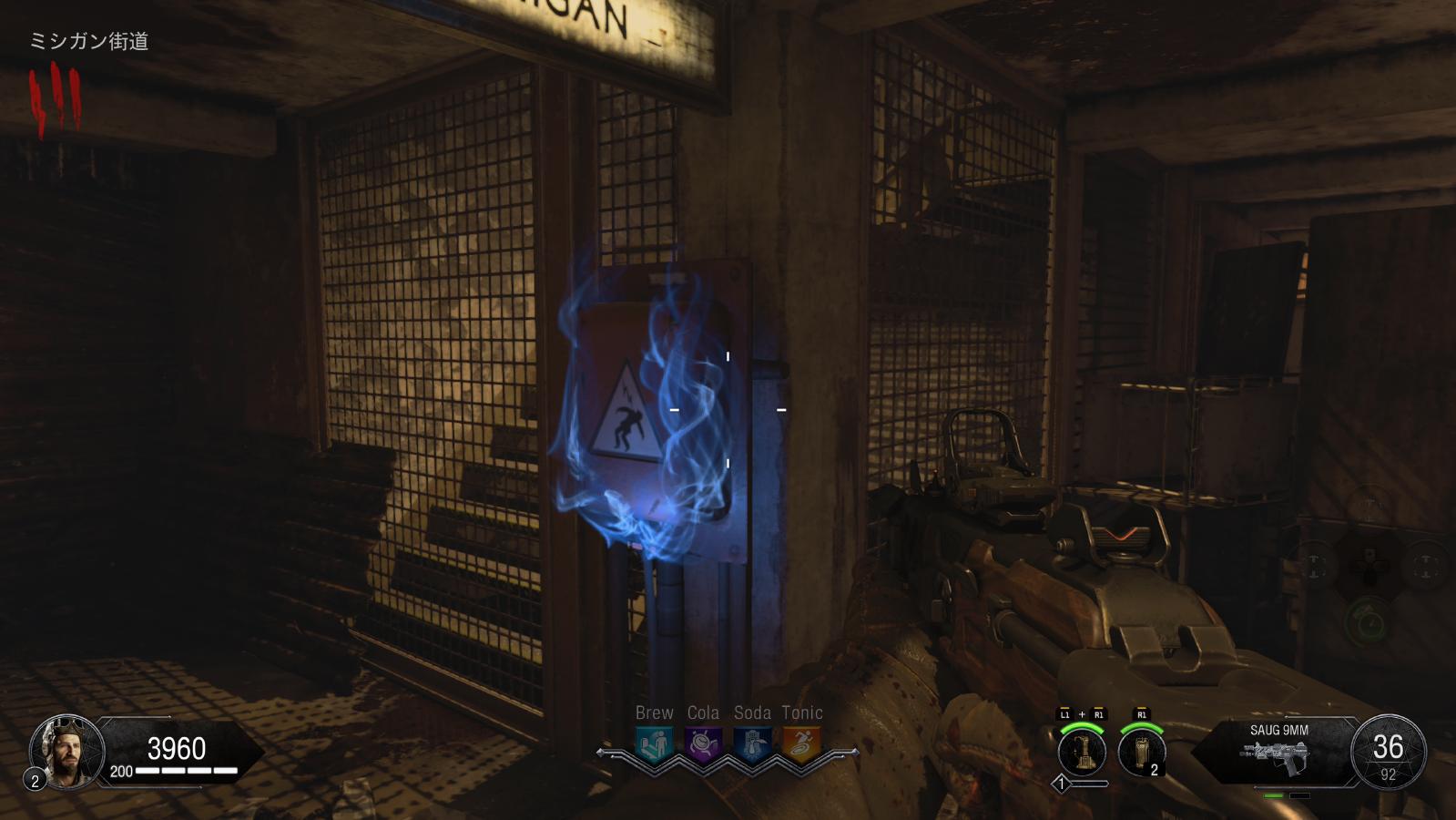Viewport: 1456px width, 820px height.
Task: Select the grenade equipment icon
Action: coord(1142,753)
